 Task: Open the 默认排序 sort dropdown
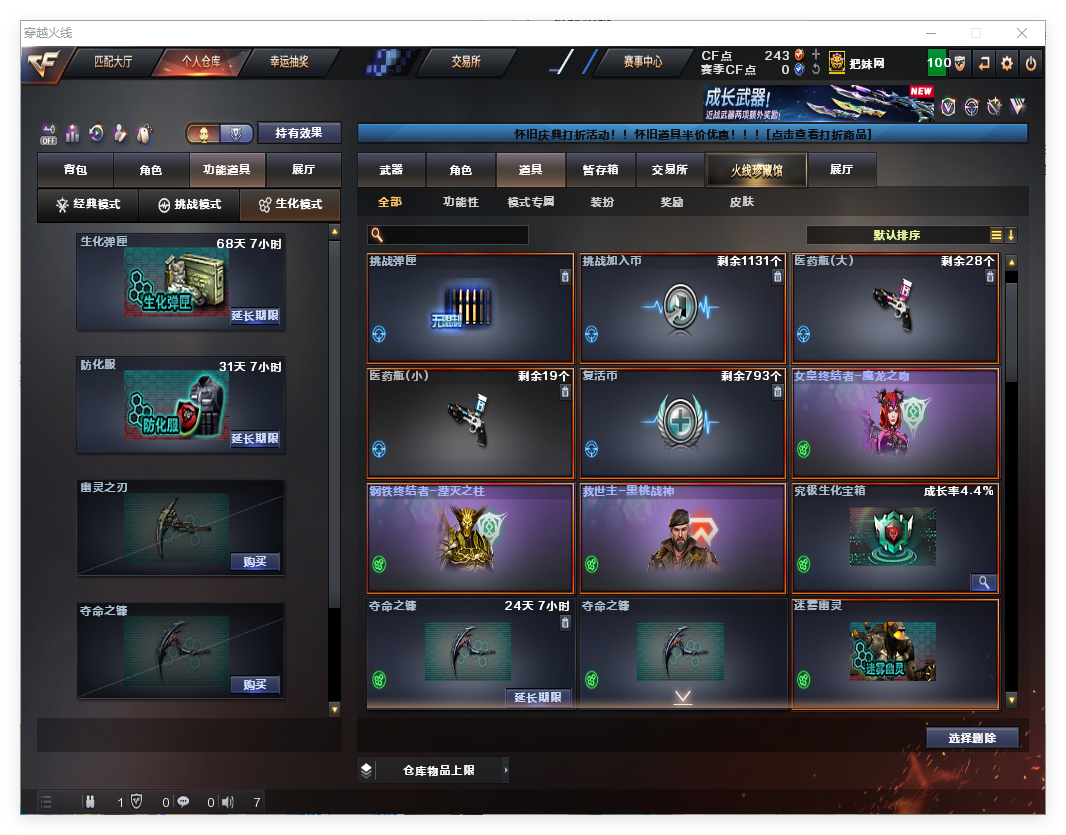tap(897, 236)
